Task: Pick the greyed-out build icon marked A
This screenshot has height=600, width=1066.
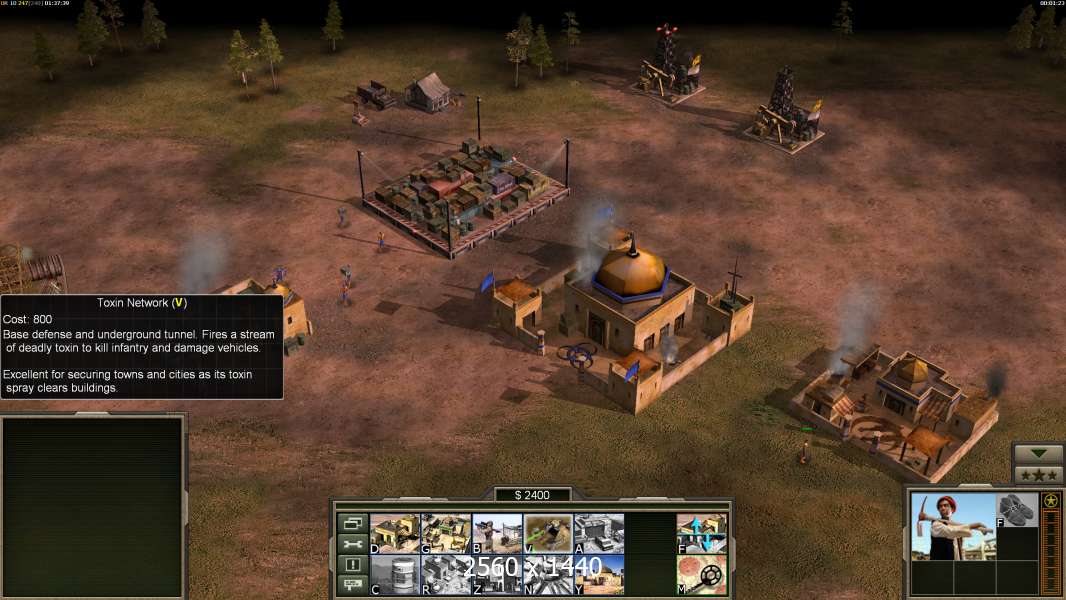Action: click(600, 534)
